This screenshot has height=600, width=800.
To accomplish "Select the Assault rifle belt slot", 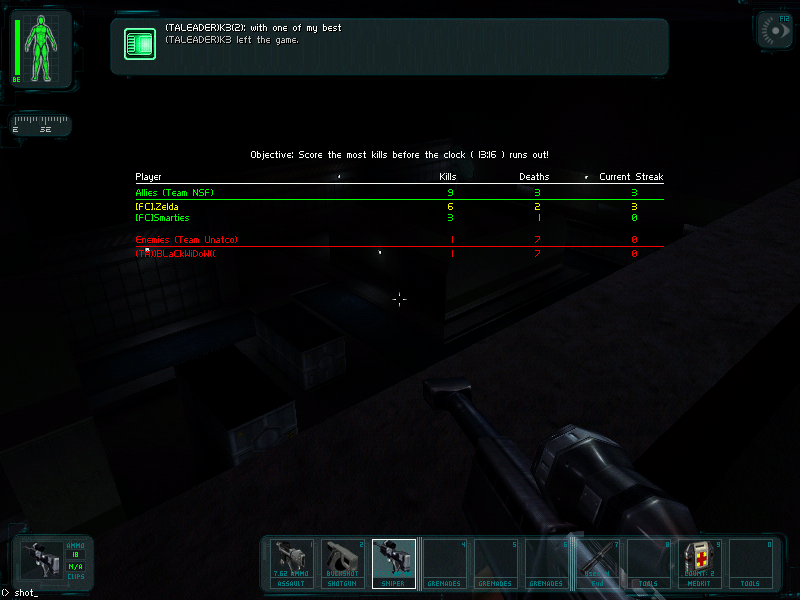I will coord(294,563).
